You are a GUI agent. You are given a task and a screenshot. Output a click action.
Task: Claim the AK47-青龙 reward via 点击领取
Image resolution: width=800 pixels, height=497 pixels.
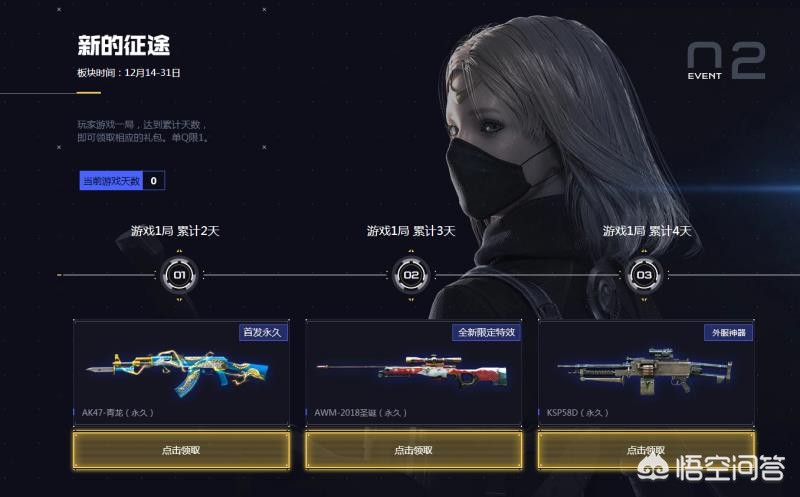(x=181, y=450)
